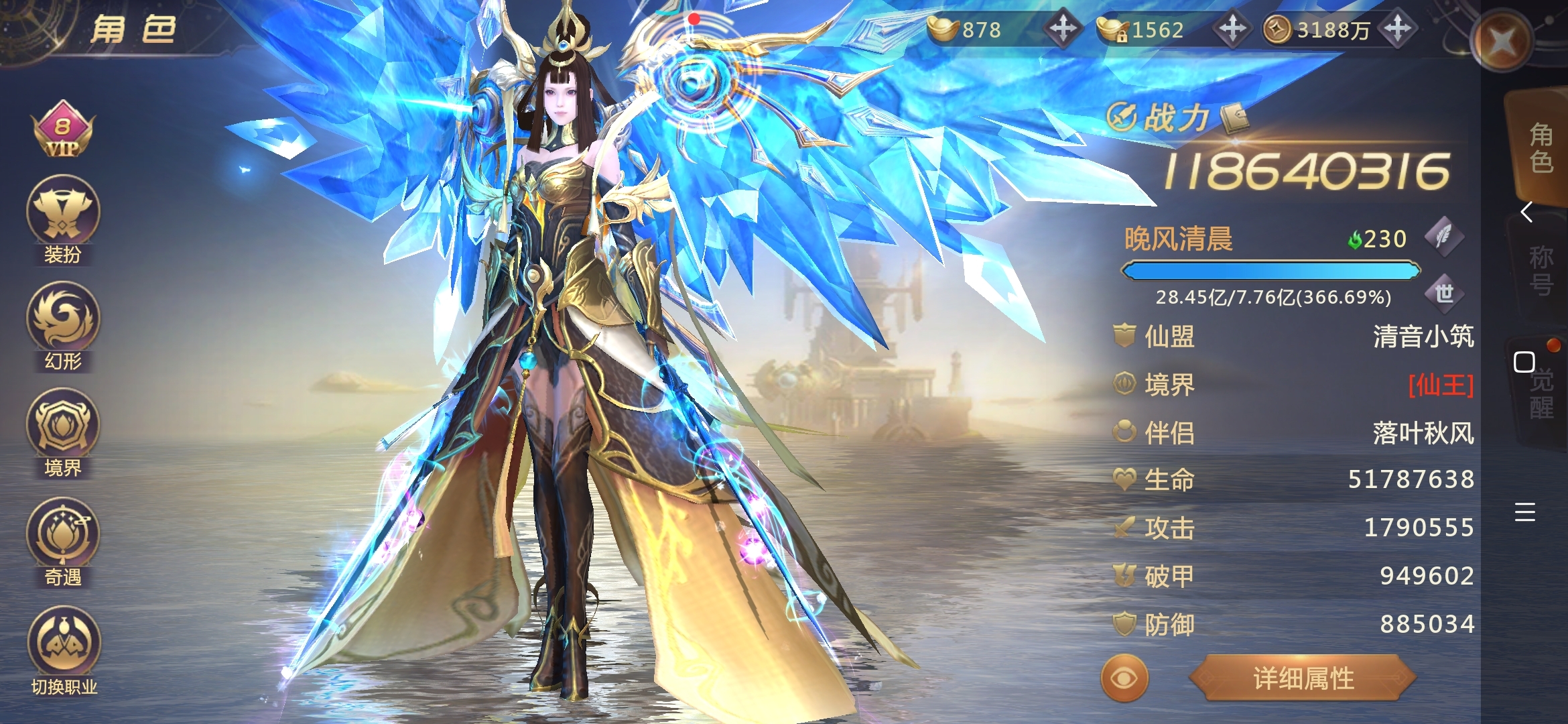This screenshot has height=724, width=1568.
Task: Close the character screen
Action: point(1502,42)
